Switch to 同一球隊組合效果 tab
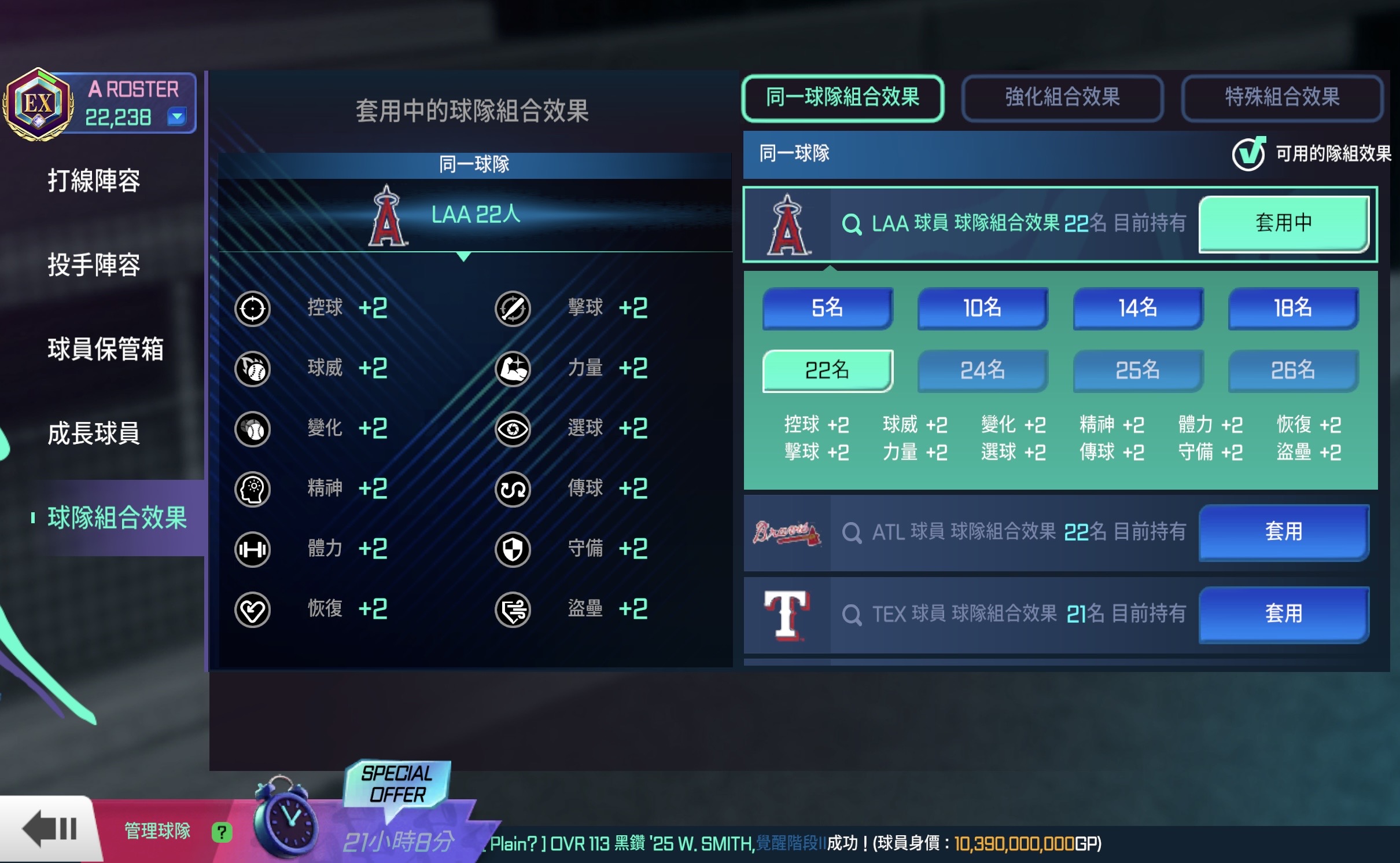 click(x=842, y=97)
